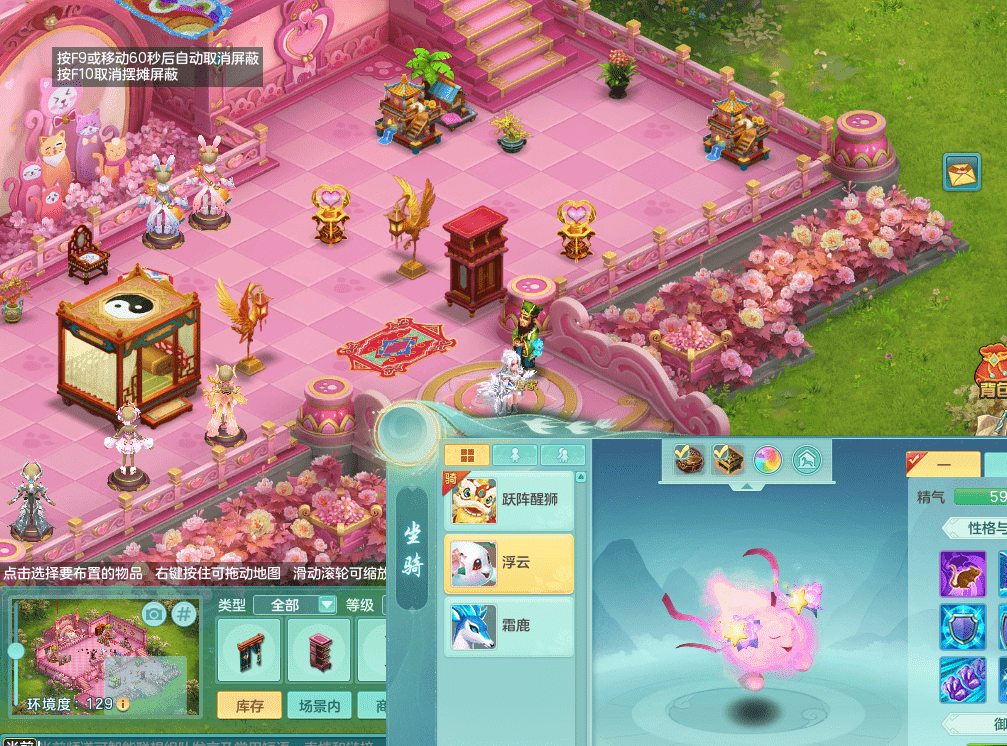Screen dimensions: 1007x746
Task: Switch to the grid view mount tab
Action: (x=466, y=455)
